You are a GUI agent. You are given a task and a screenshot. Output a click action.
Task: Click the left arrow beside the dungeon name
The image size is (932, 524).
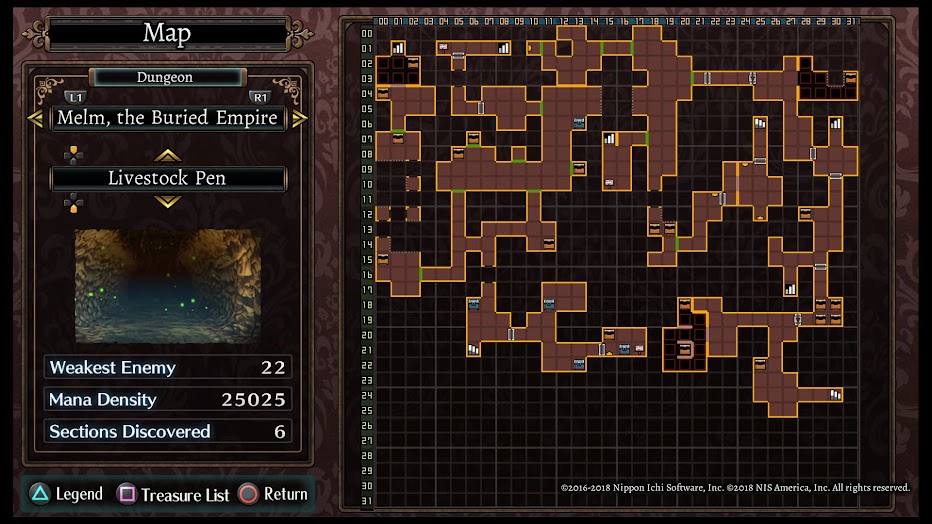[x=35, y=118]
